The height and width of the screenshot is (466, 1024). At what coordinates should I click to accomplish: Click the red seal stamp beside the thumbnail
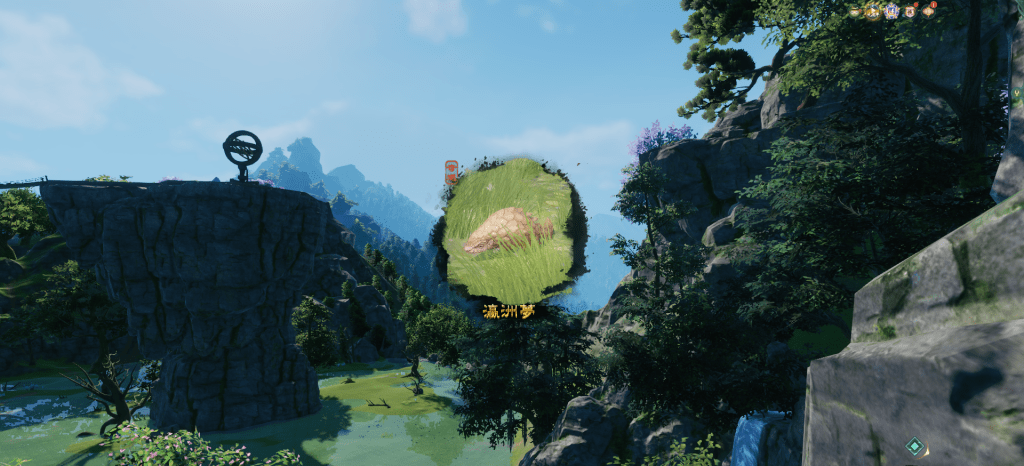click(451, 171)
